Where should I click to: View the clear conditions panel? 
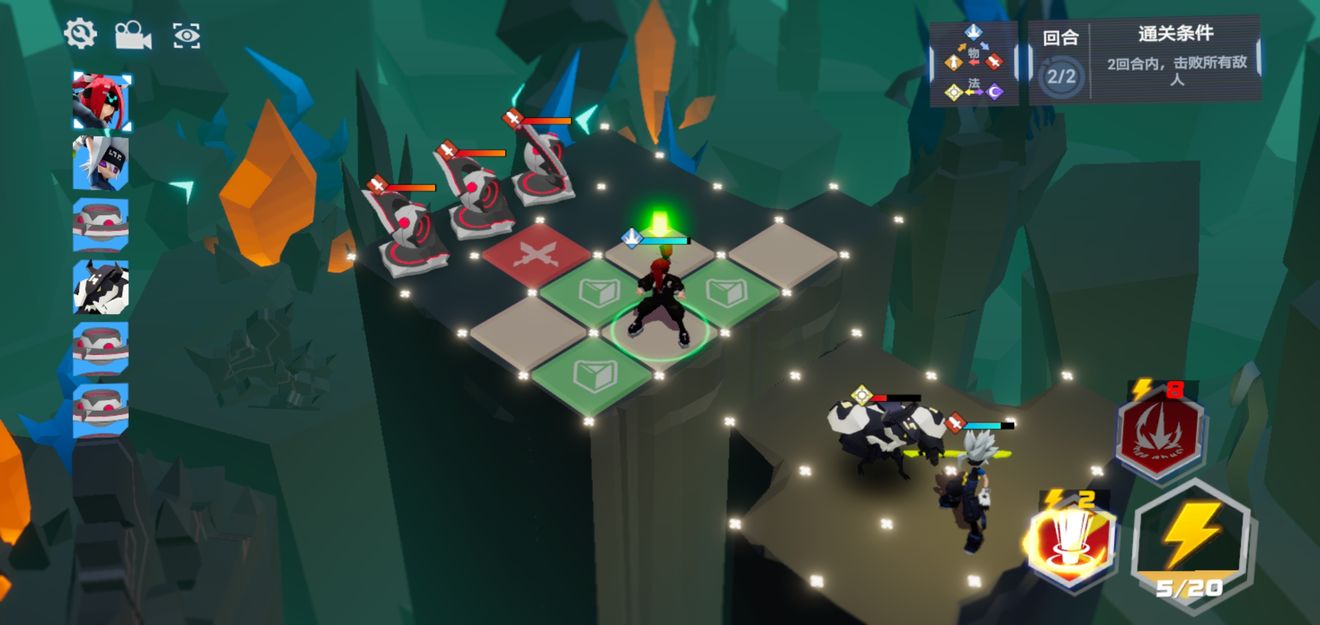click(x=1175, y=60)
